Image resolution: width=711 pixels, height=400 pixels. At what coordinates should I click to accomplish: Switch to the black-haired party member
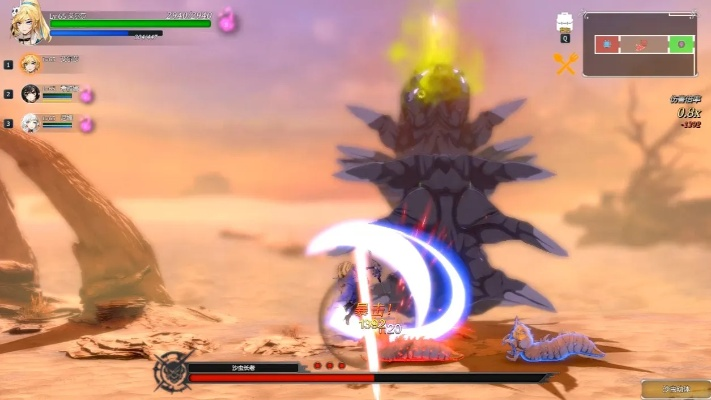click(x=29, y=94)
